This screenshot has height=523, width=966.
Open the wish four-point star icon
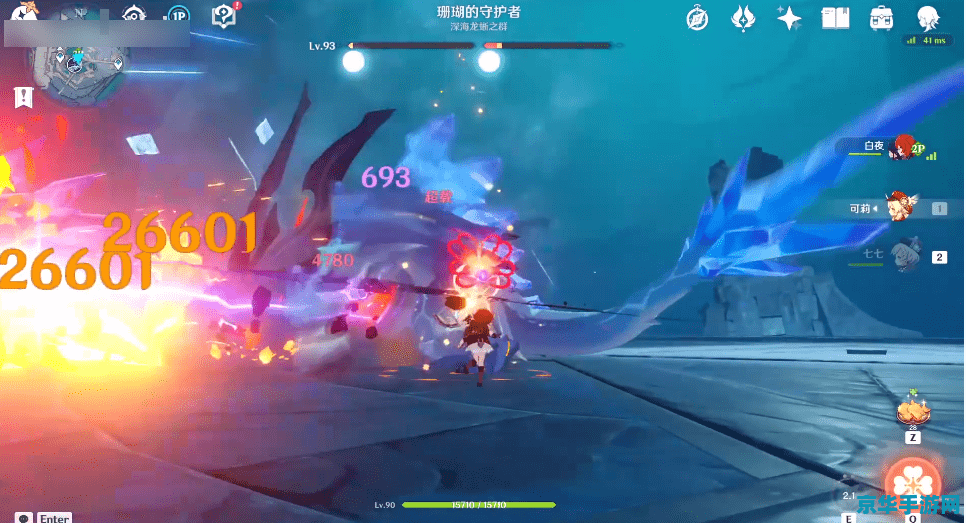(789, 17)
